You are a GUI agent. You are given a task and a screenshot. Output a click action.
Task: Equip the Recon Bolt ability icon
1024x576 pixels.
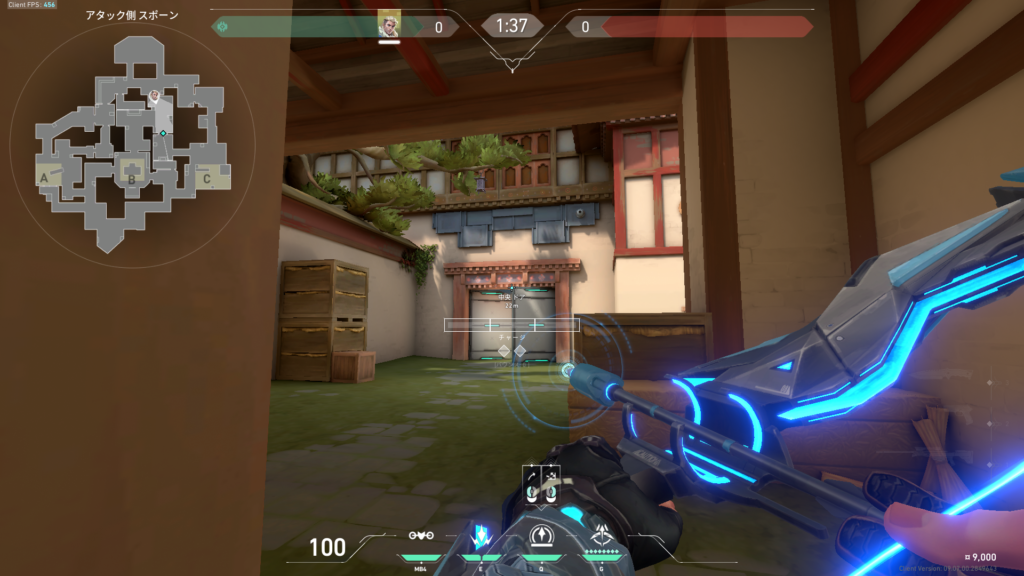pyautogui.click(x=541, y=536)
